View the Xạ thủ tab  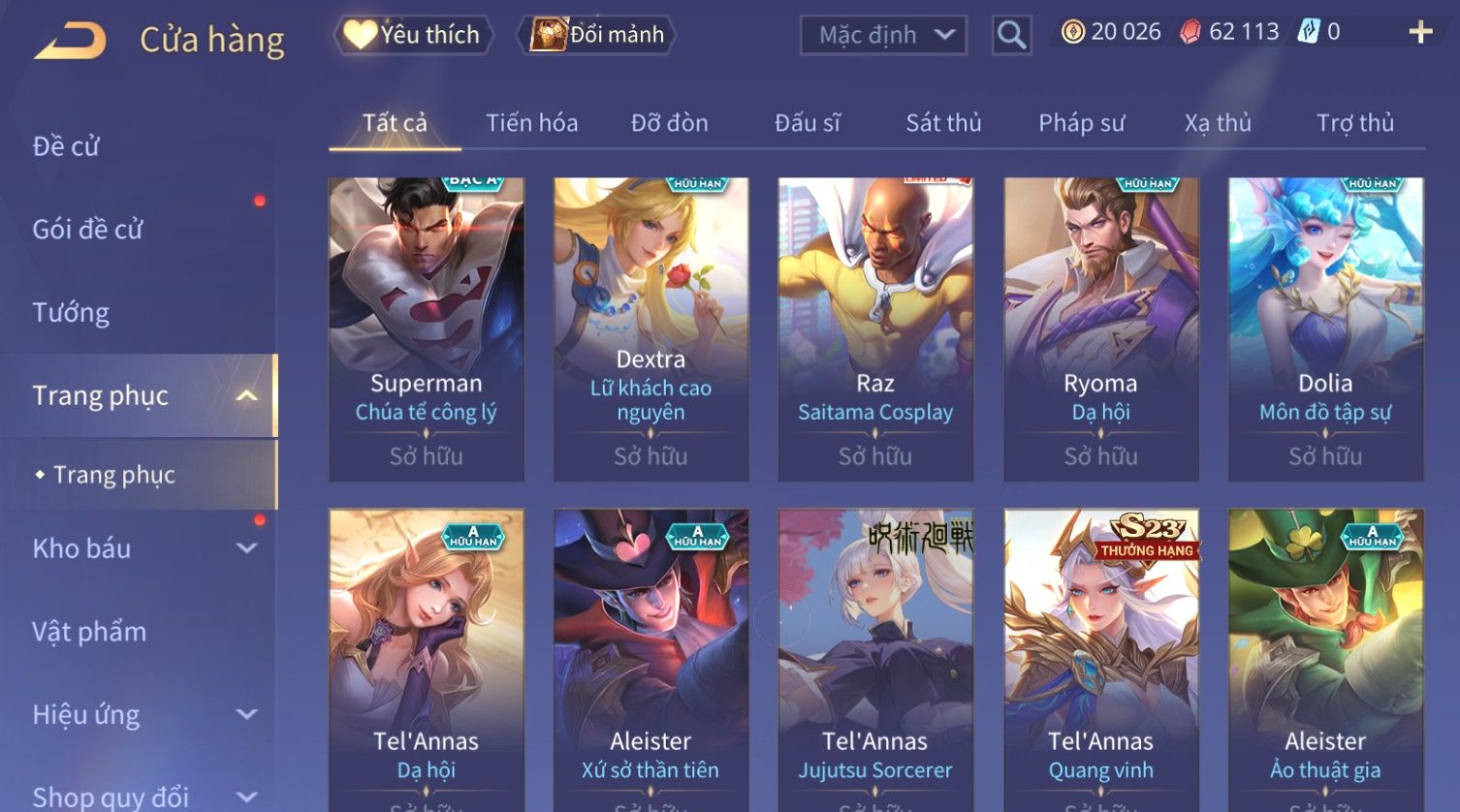(1218, 123)
